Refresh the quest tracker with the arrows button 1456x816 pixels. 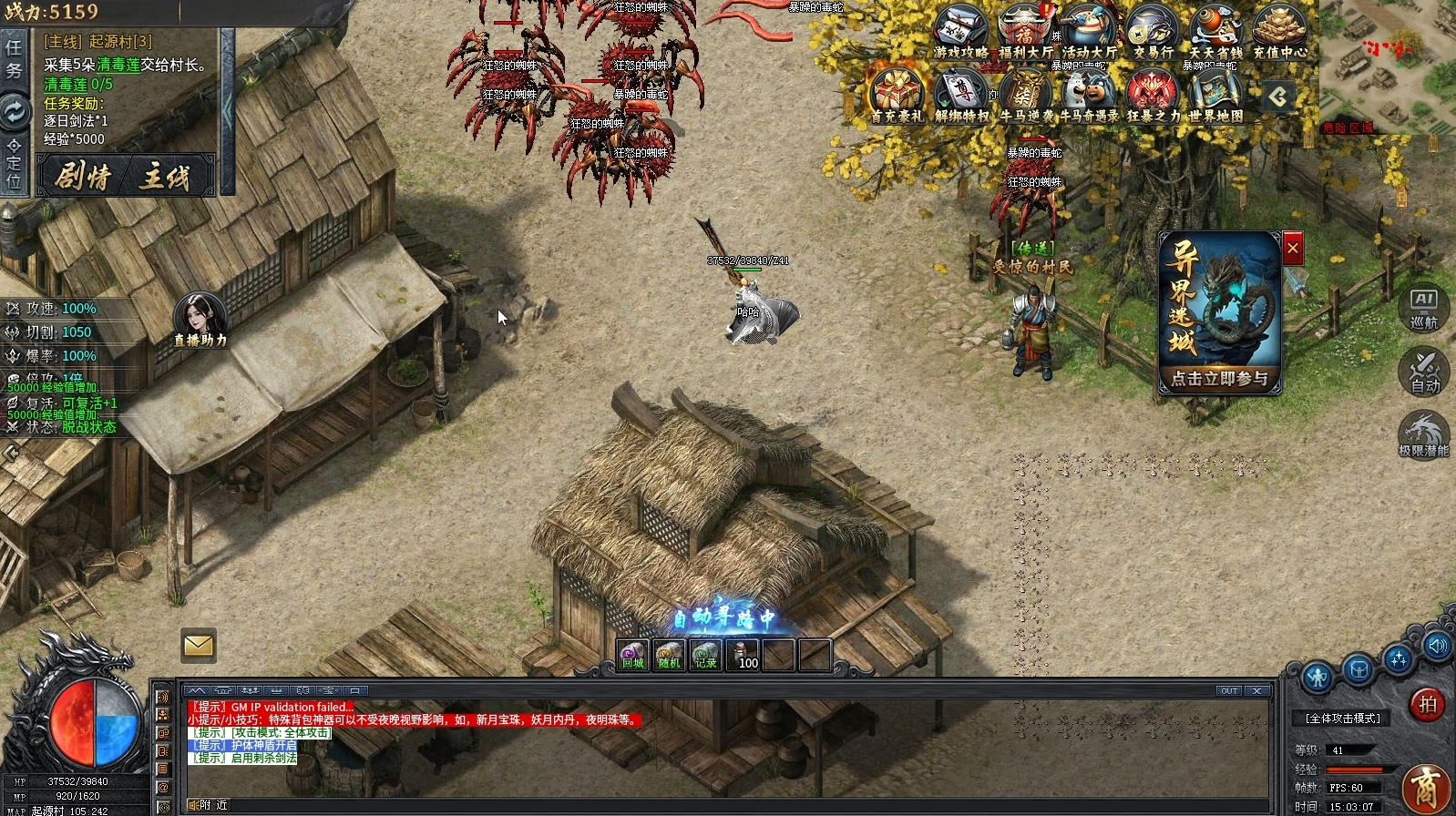click(15, 112)
